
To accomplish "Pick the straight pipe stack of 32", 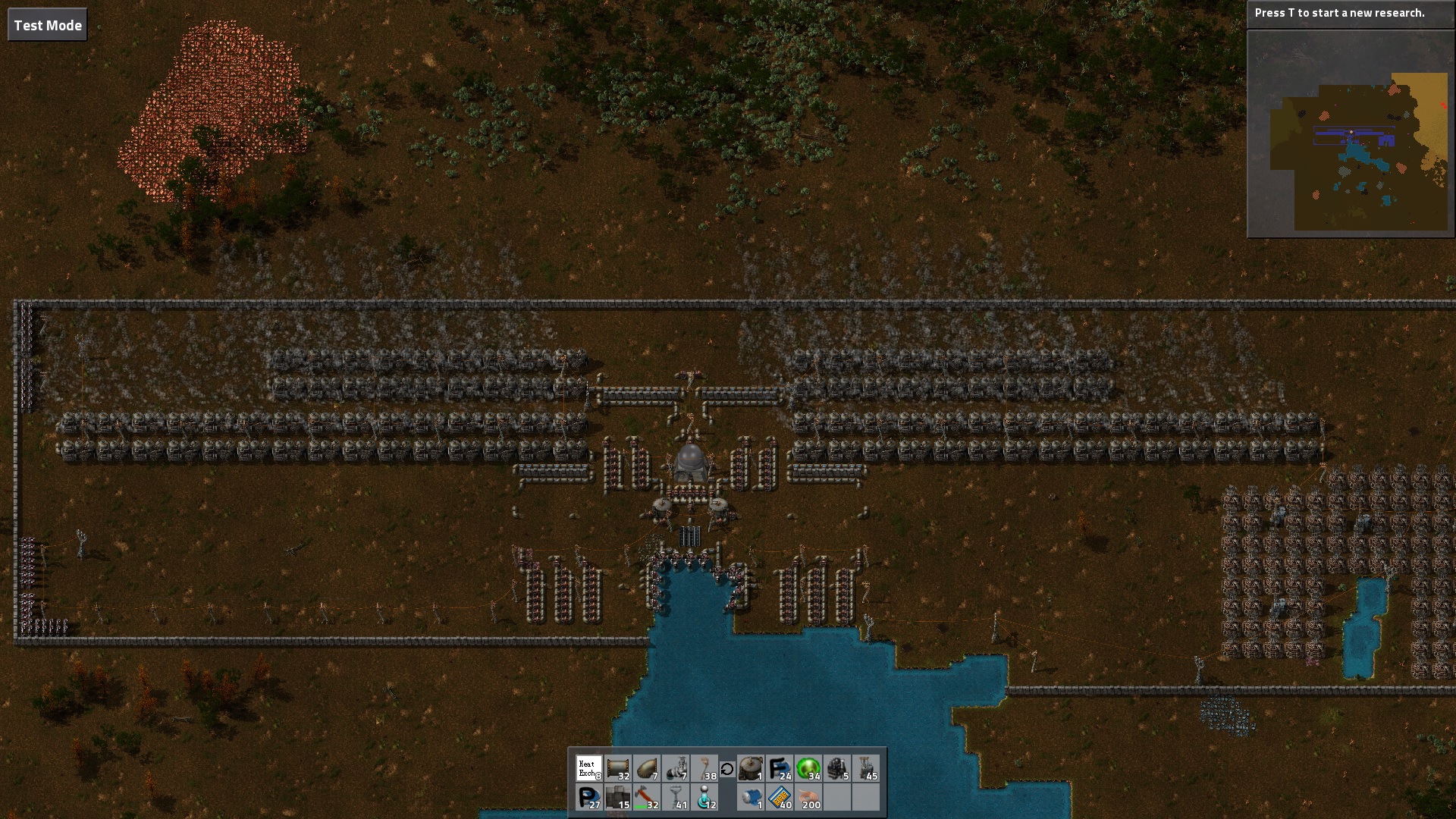I will click(x=618, y=769).
